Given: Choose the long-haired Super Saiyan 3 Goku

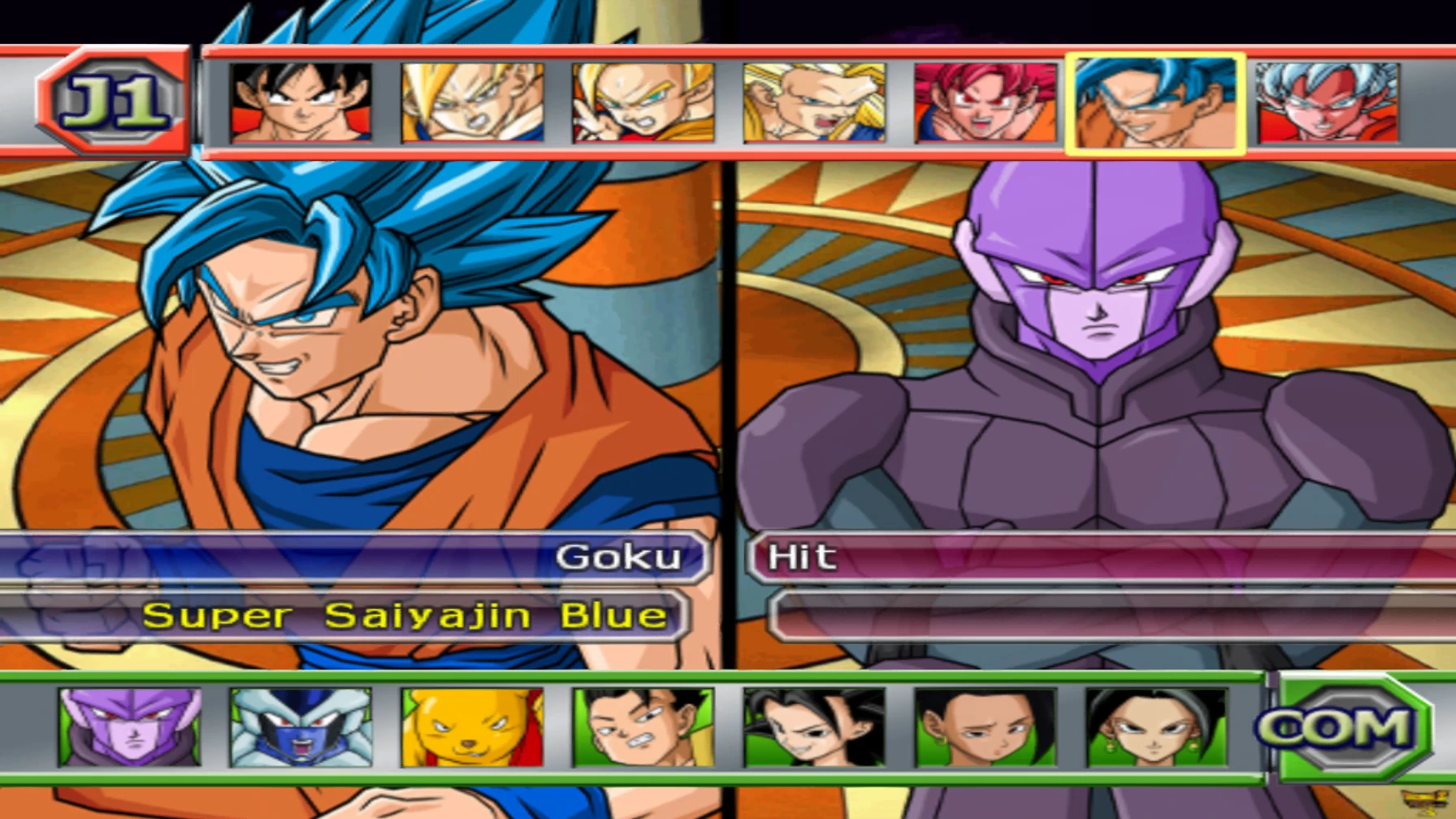Looking at the screenshot, I should pyautogui.click(x=814, y=103).
